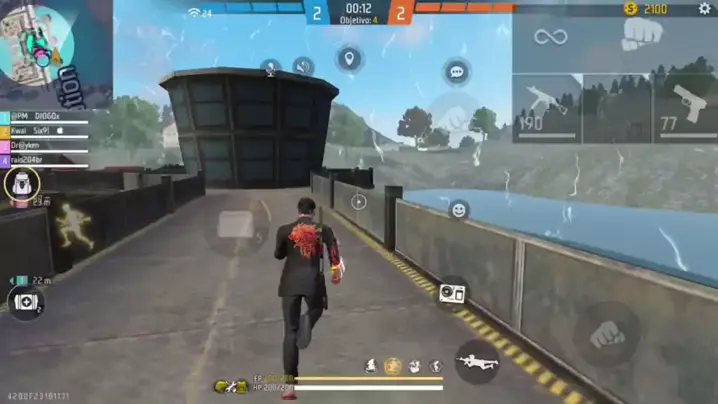
Task: Switch to the pistol slot with 77 ammo
Action: tap(686, 108)
